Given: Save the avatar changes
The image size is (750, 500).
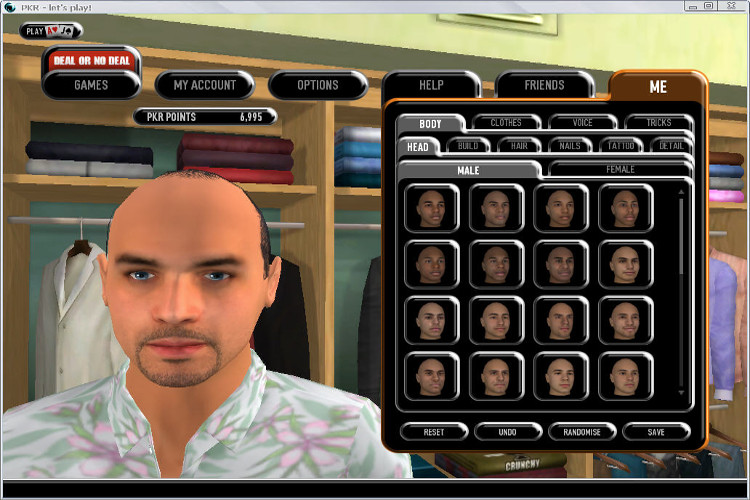Looking at the screenshot, I should pos(656,432).
